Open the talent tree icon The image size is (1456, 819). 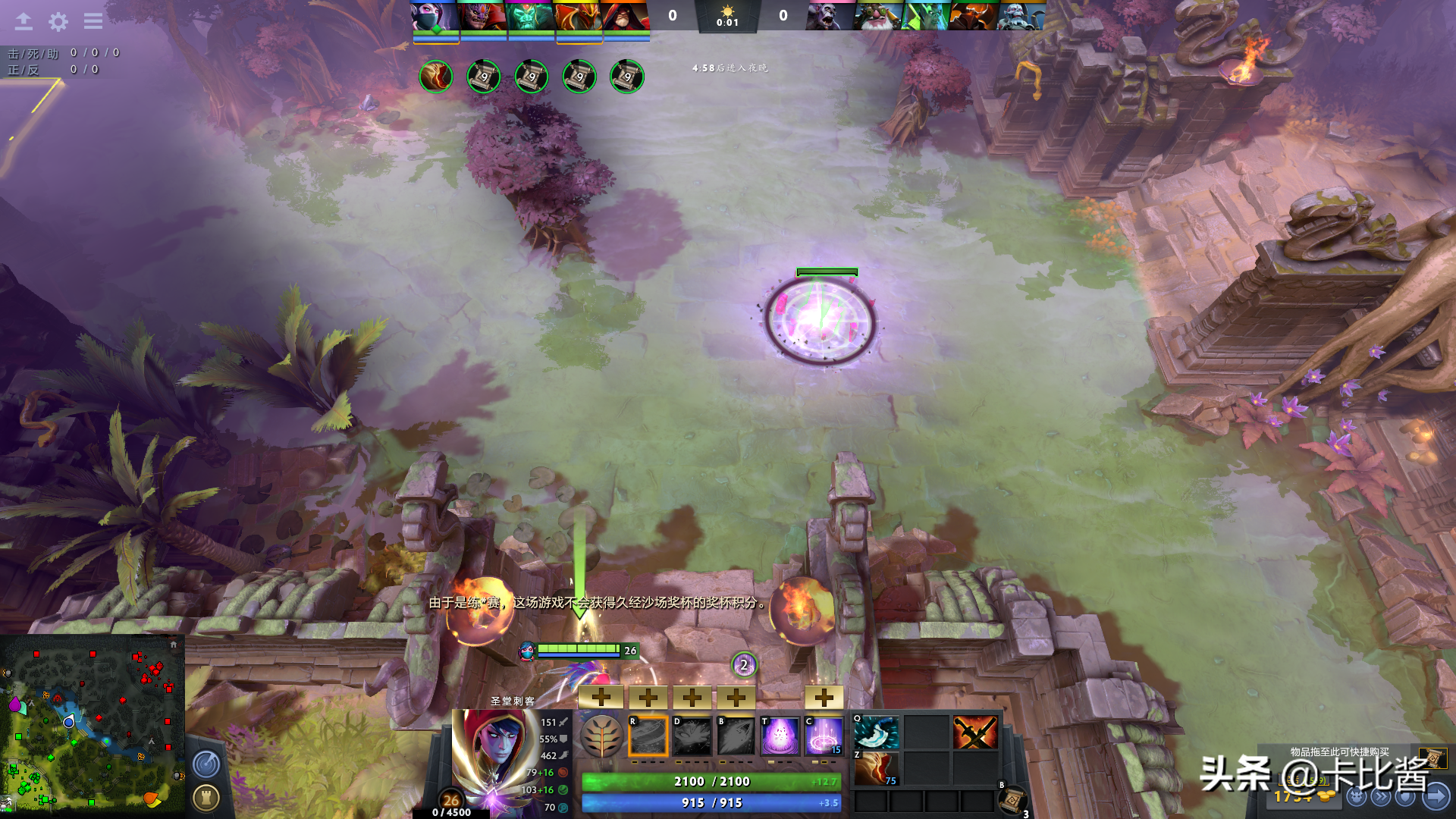[x=601, y=736]
